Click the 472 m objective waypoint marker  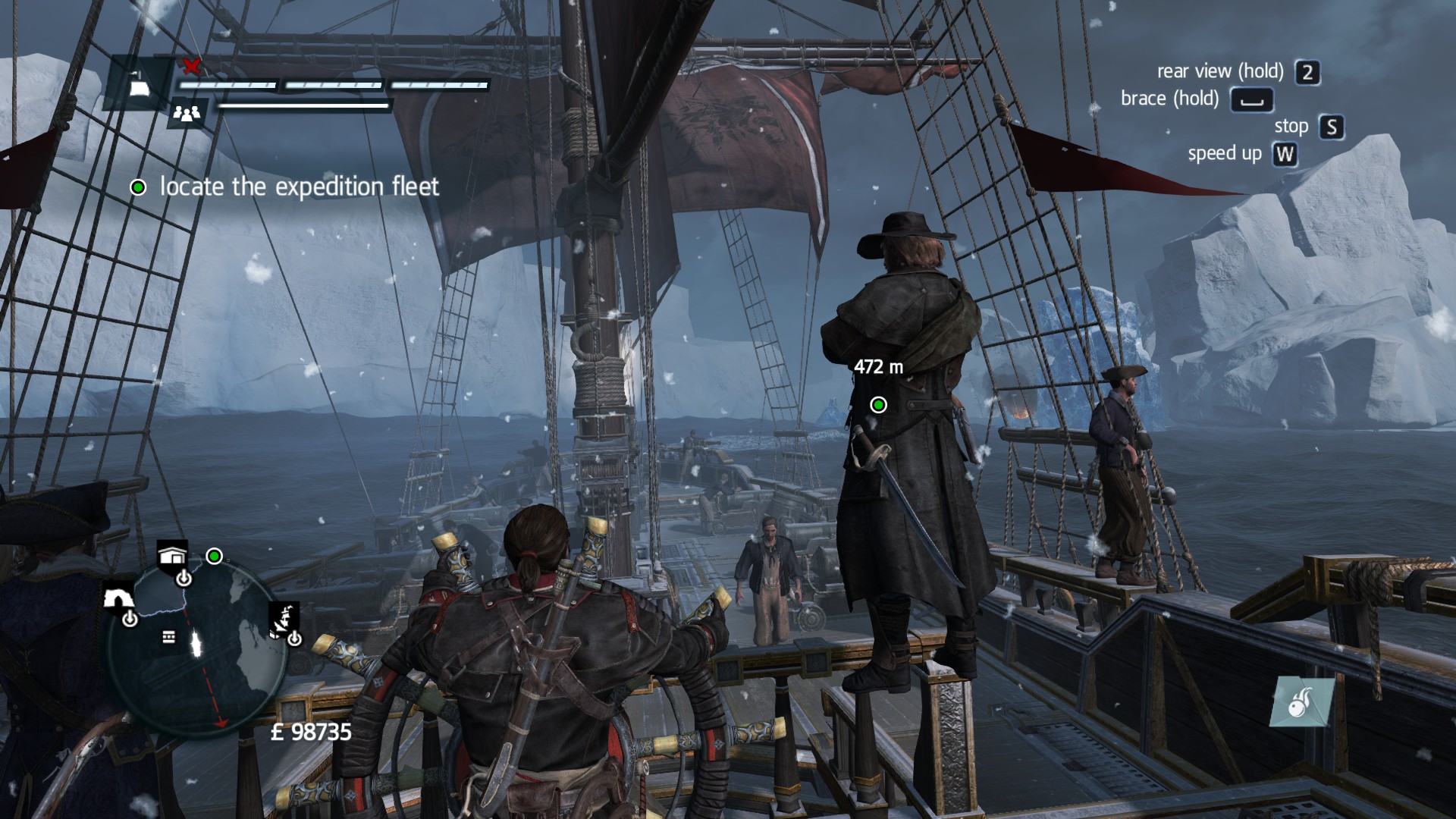878,405
